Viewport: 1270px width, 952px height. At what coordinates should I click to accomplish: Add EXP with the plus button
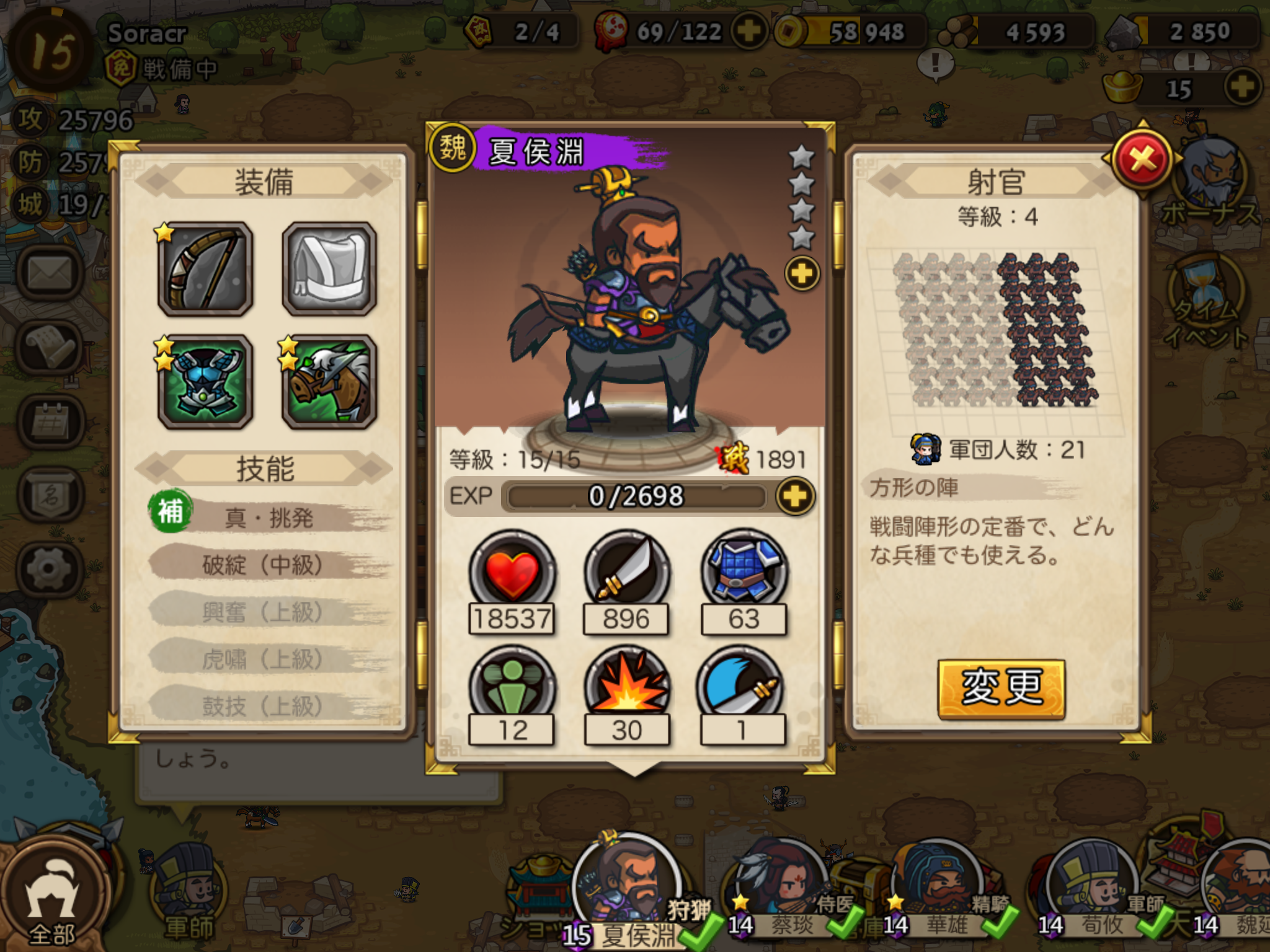tap(796, 496)
